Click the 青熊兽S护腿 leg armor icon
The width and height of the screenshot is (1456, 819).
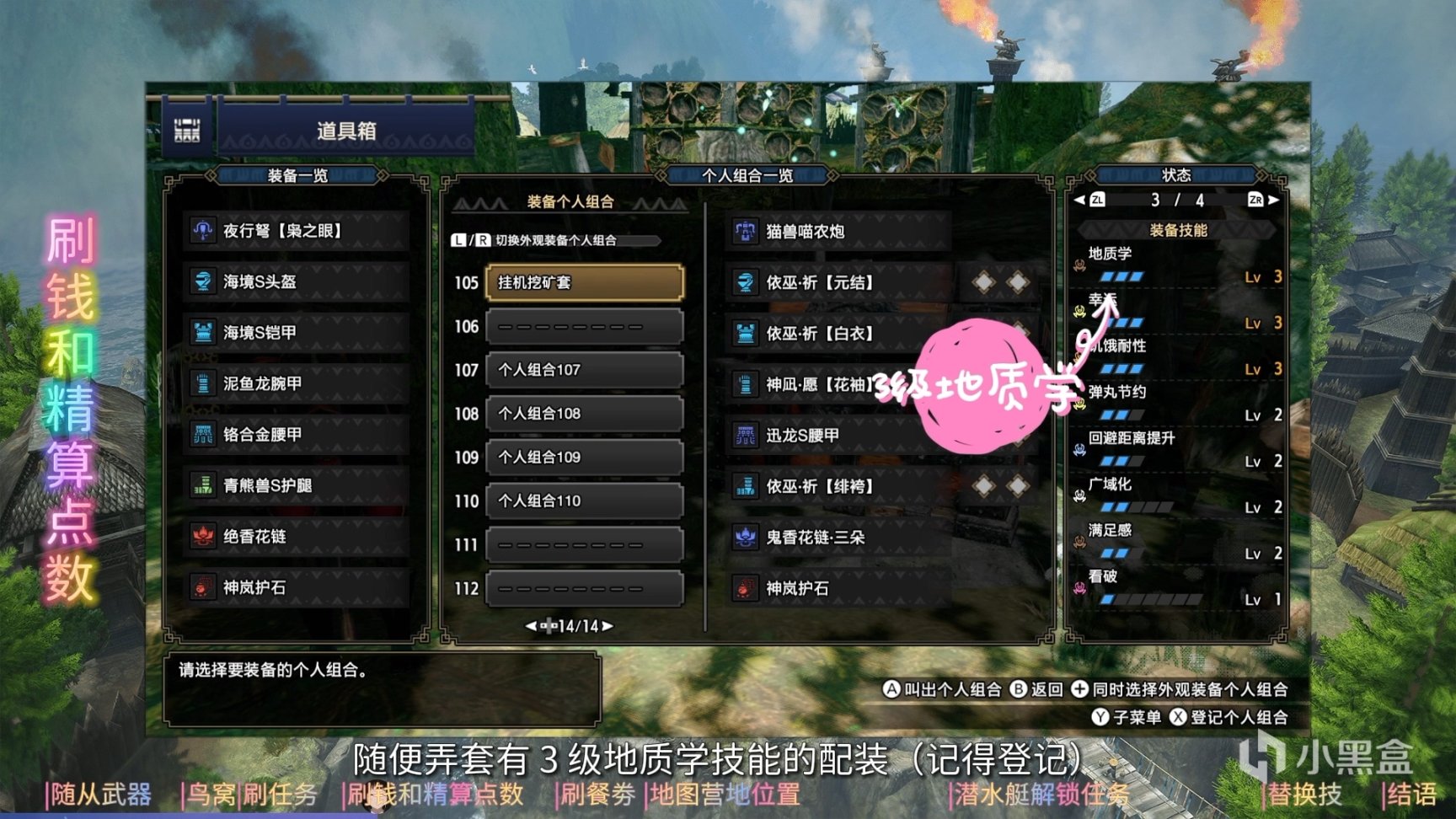[201, 486]
